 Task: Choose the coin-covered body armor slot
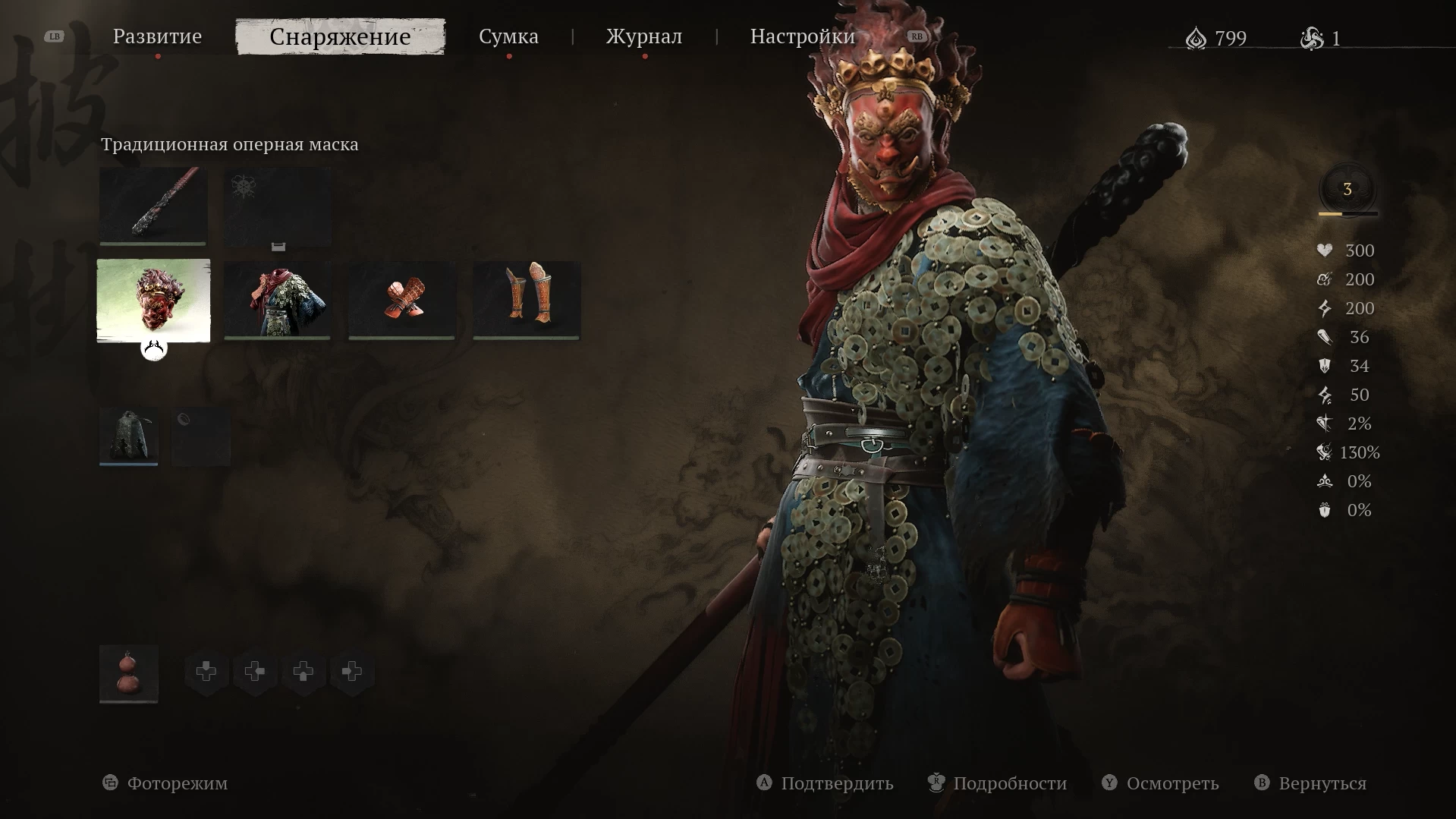(277, 301)
